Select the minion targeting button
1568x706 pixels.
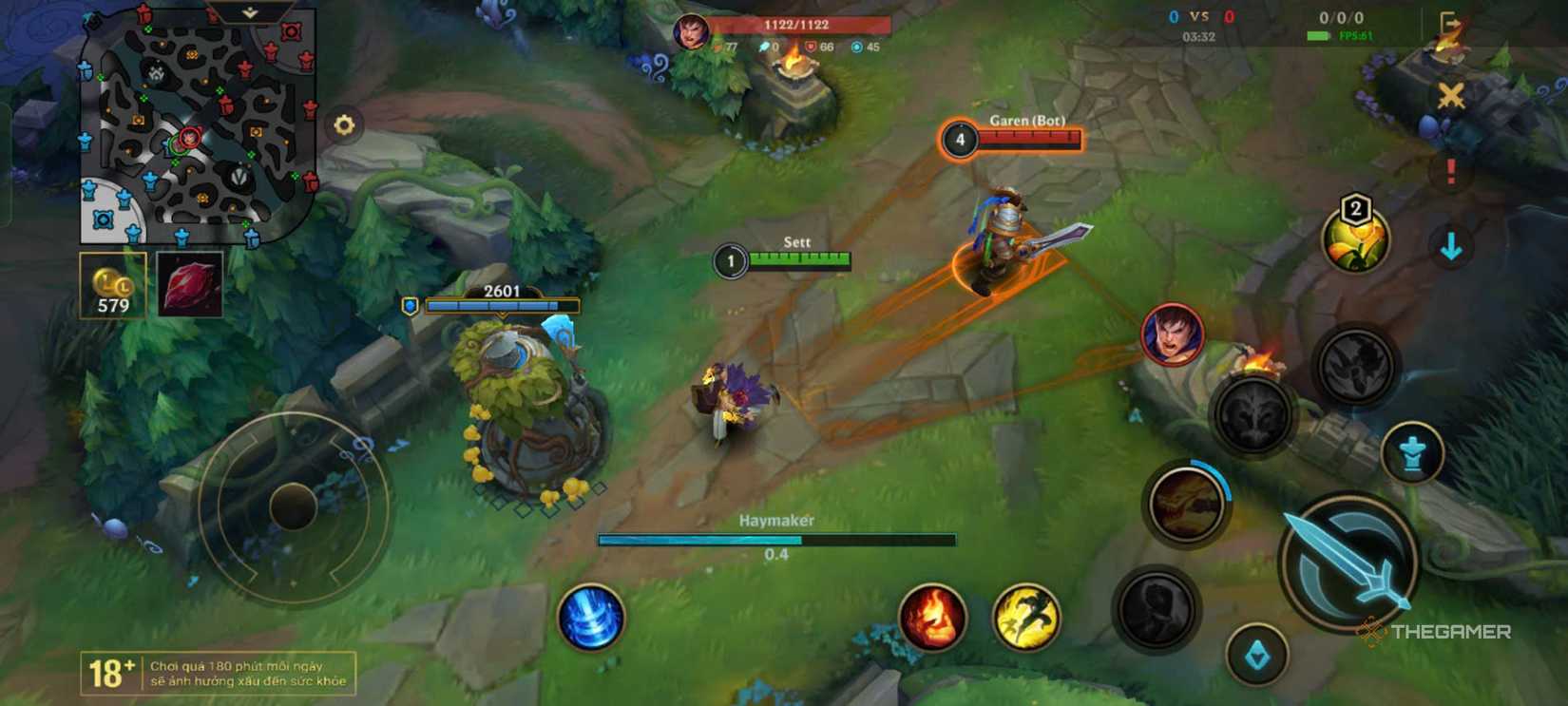coord(1257,655)
